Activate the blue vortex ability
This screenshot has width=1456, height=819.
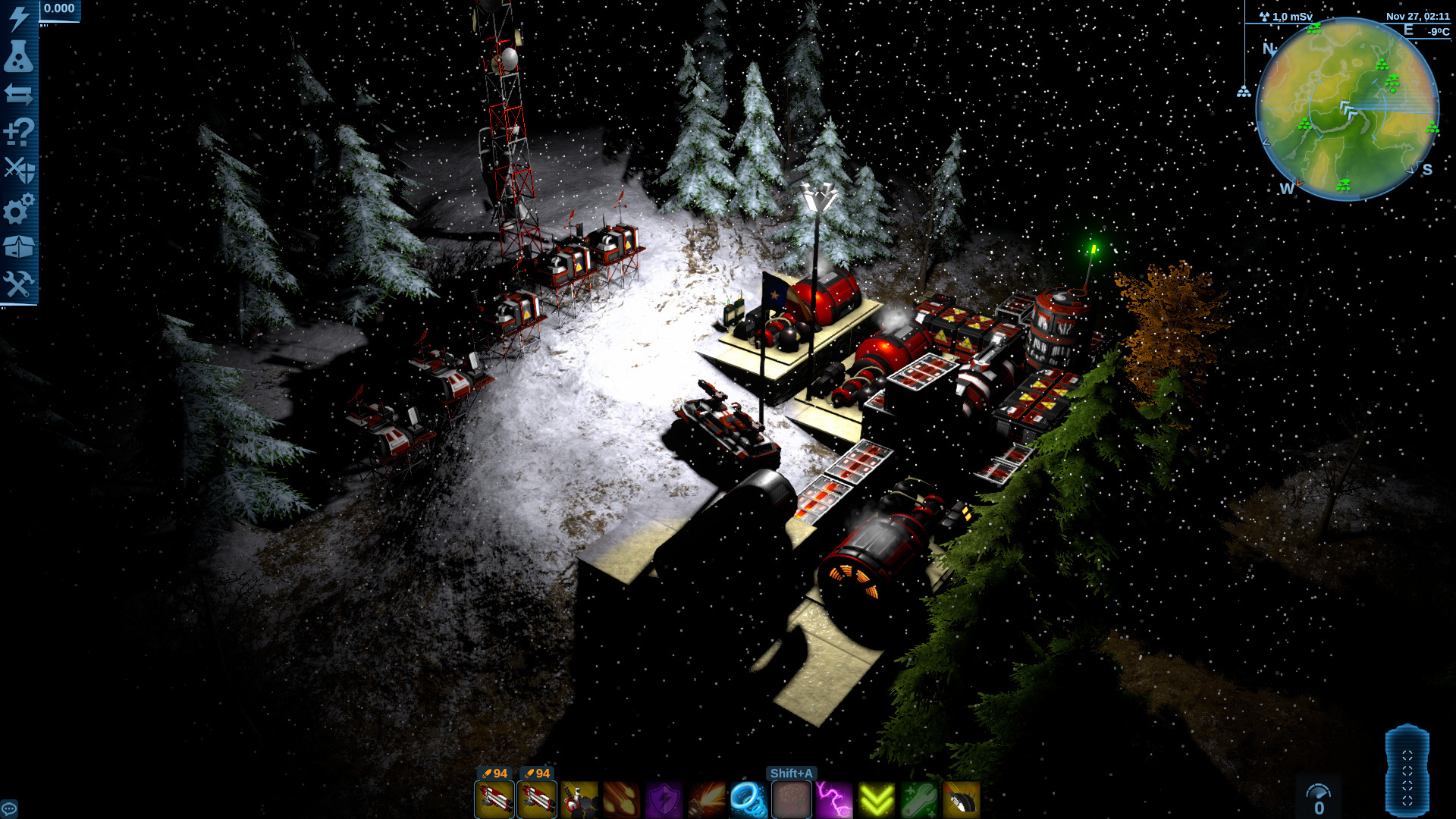[748, 800]
